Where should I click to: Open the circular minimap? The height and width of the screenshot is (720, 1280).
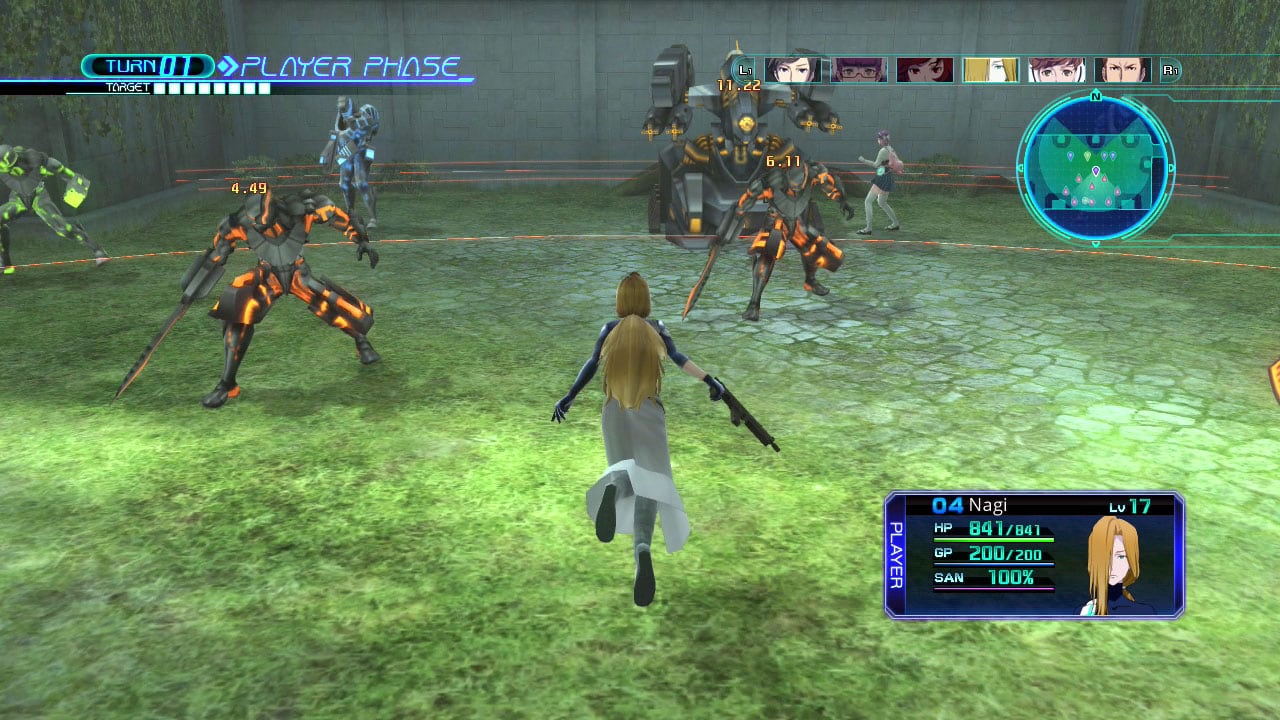point(1095,166)
